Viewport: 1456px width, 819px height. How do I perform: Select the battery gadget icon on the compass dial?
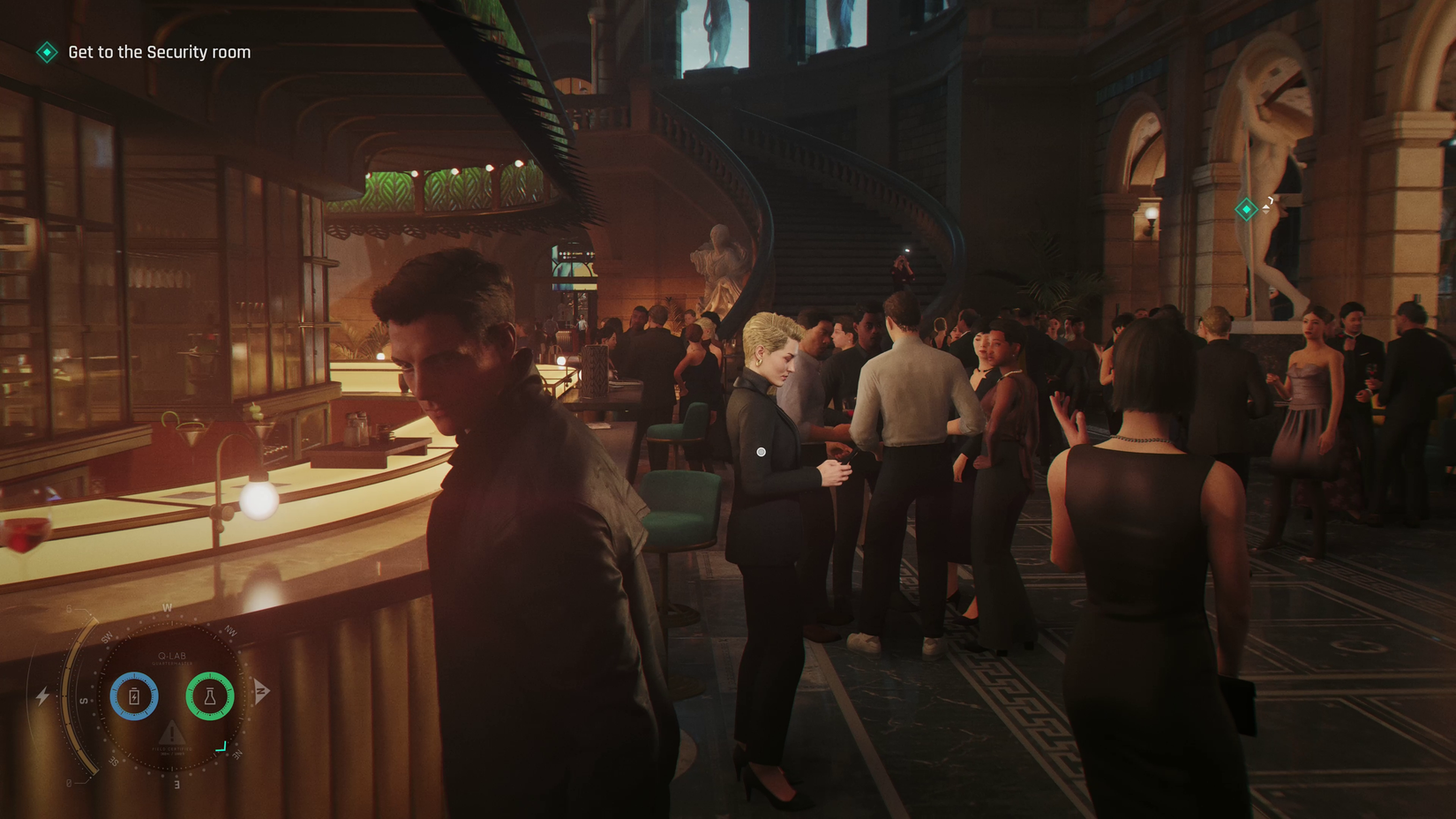click(x=134, y=696)
